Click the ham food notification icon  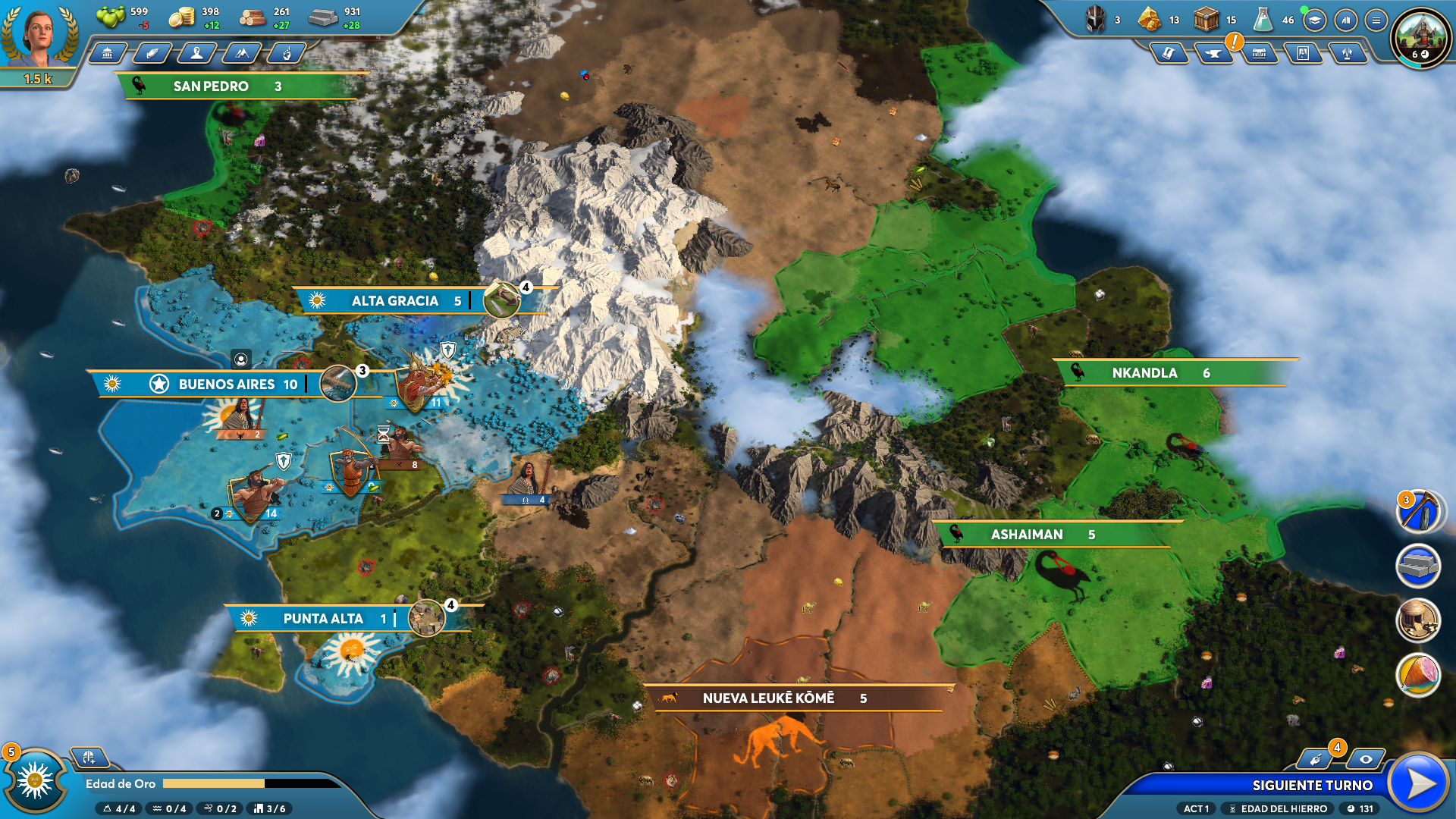[x=1417, y=674]
